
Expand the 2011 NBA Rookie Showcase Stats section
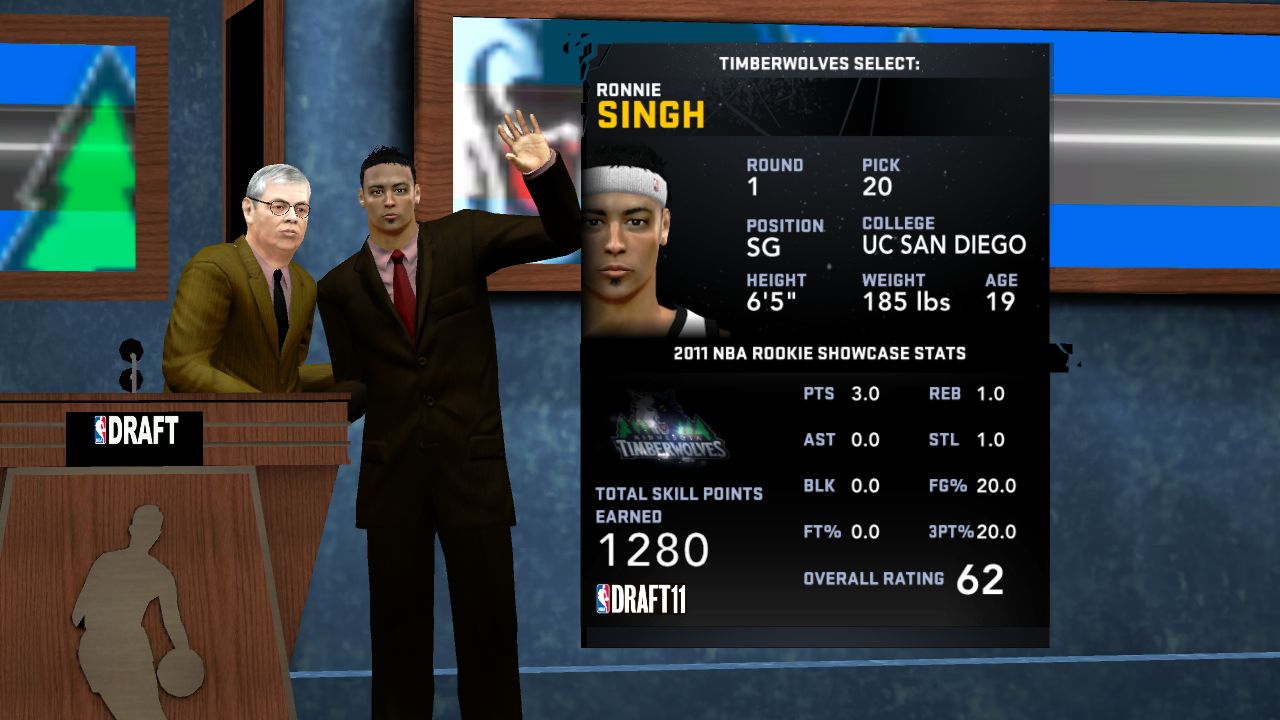820,353
